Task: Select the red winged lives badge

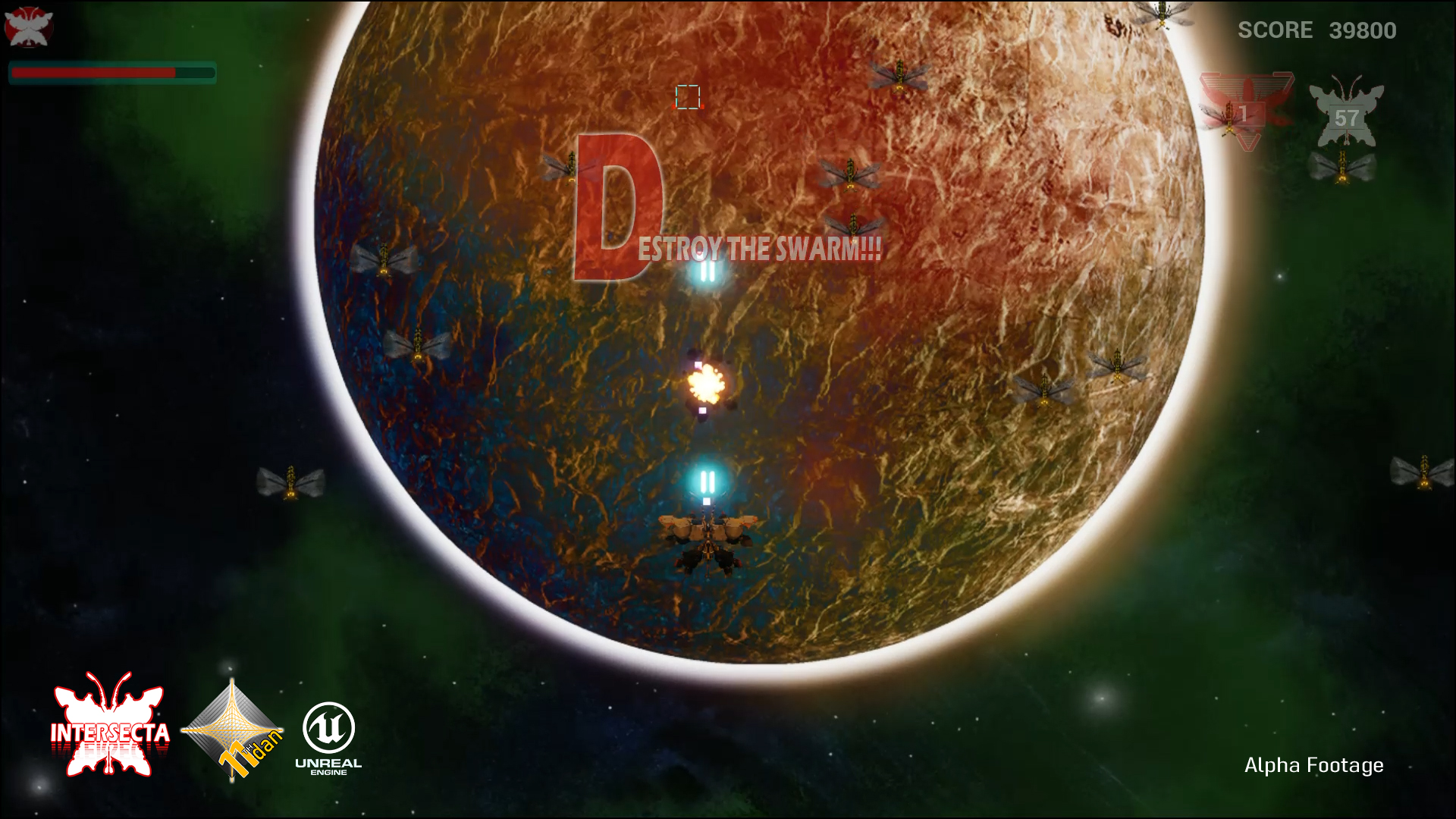Action: tap(1246, 111)
